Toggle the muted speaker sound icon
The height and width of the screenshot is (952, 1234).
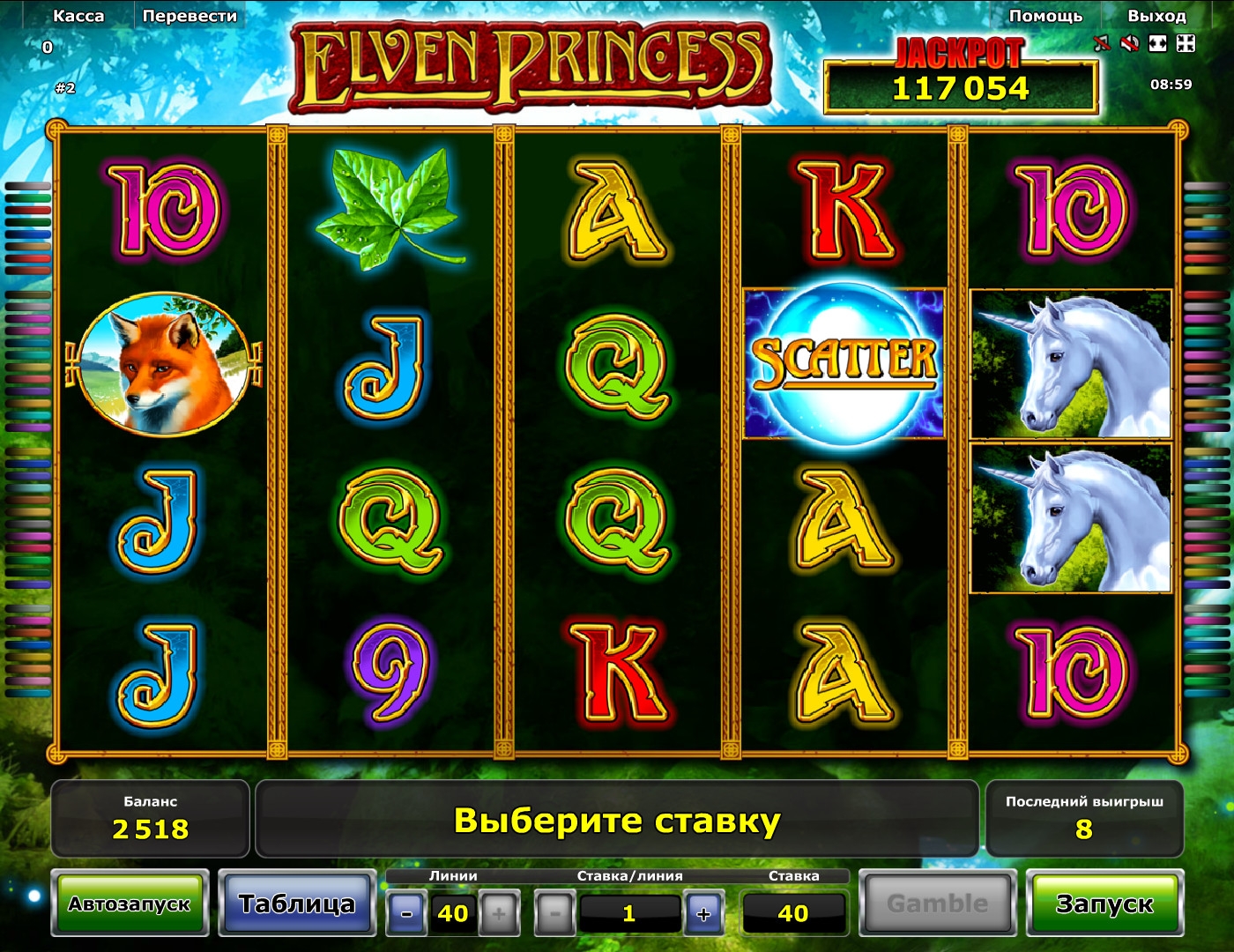click(x=1129, y=43)
